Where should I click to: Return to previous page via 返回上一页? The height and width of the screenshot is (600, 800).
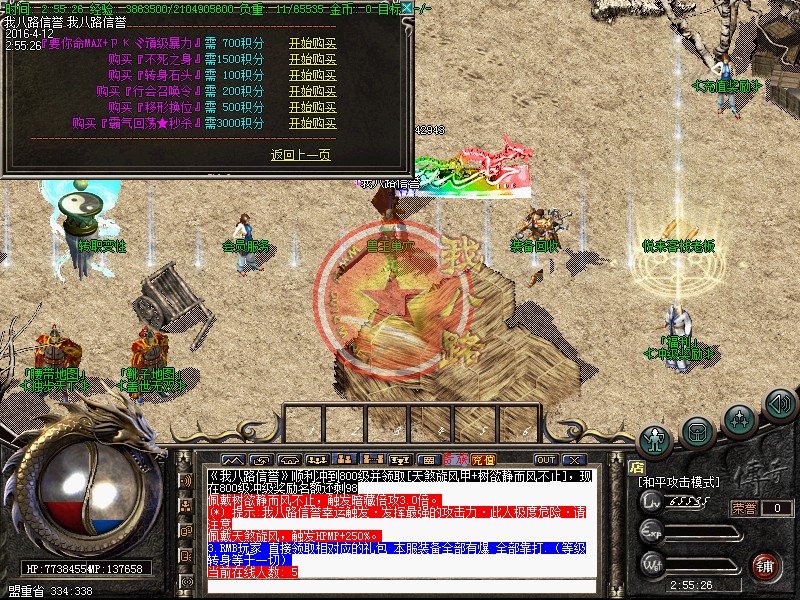300,155
